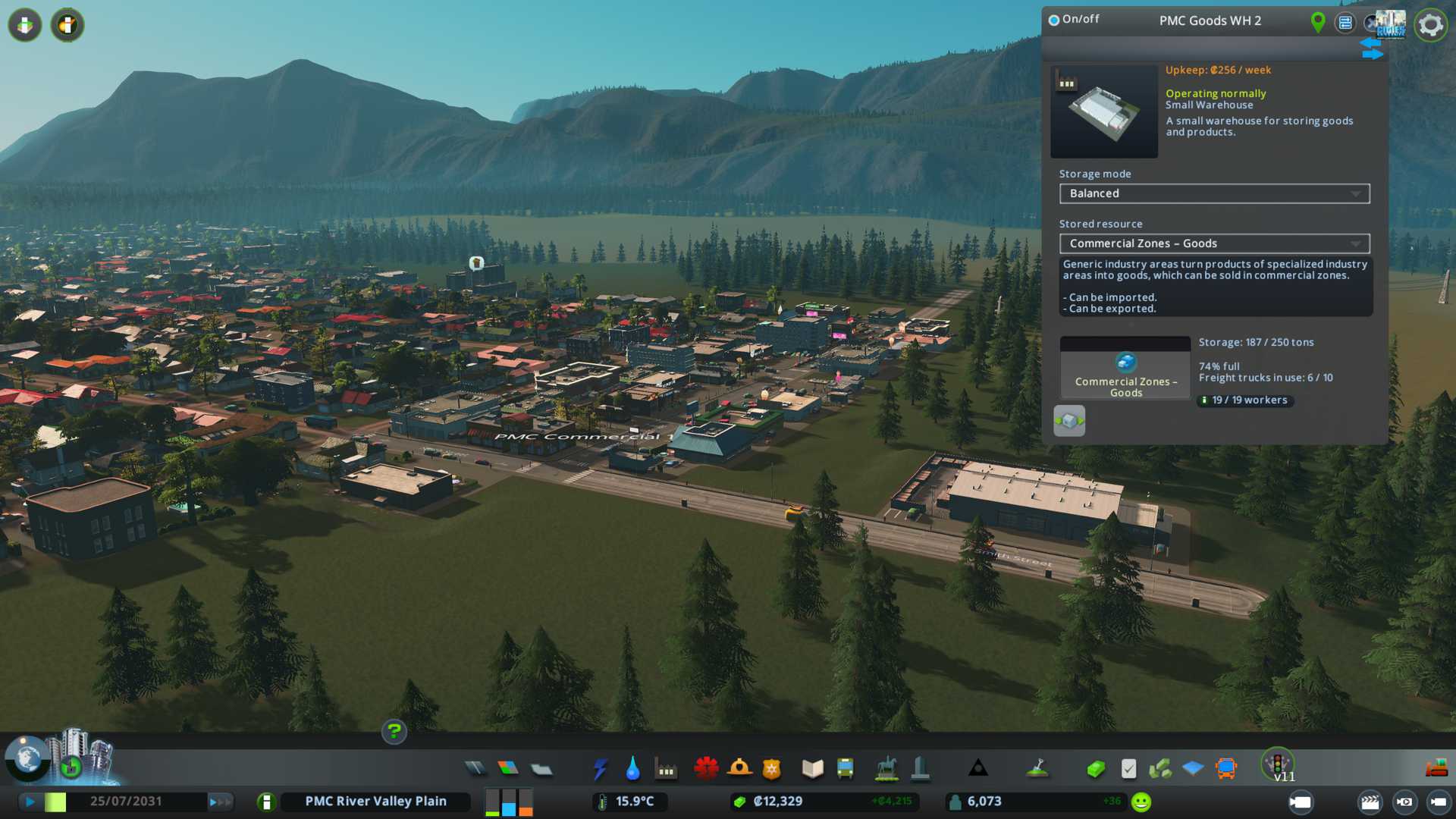Open the Fire Department helmet menu
Image resolution: width=1456 pixels, height=819 pixels.
[x=739, y=769]
